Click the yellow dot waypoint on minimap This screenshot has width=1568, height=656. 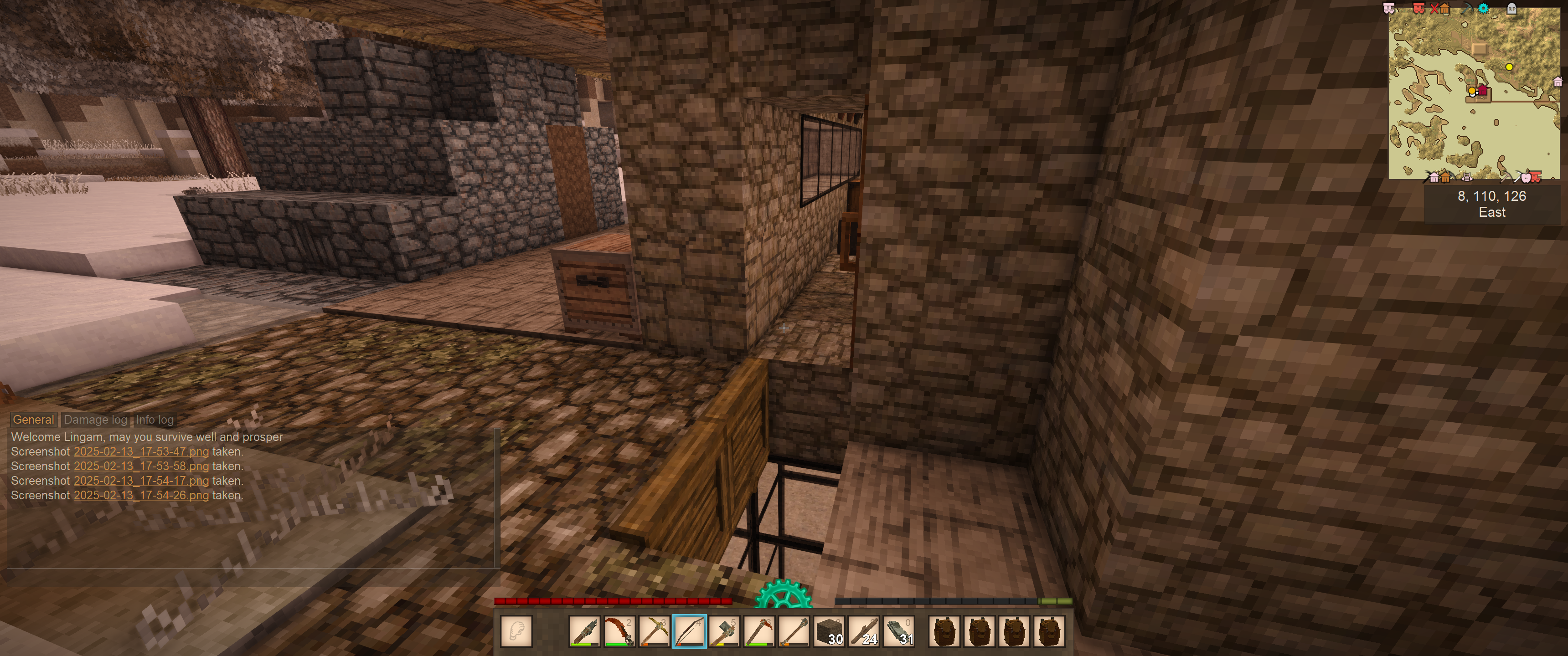[1509, 67]
